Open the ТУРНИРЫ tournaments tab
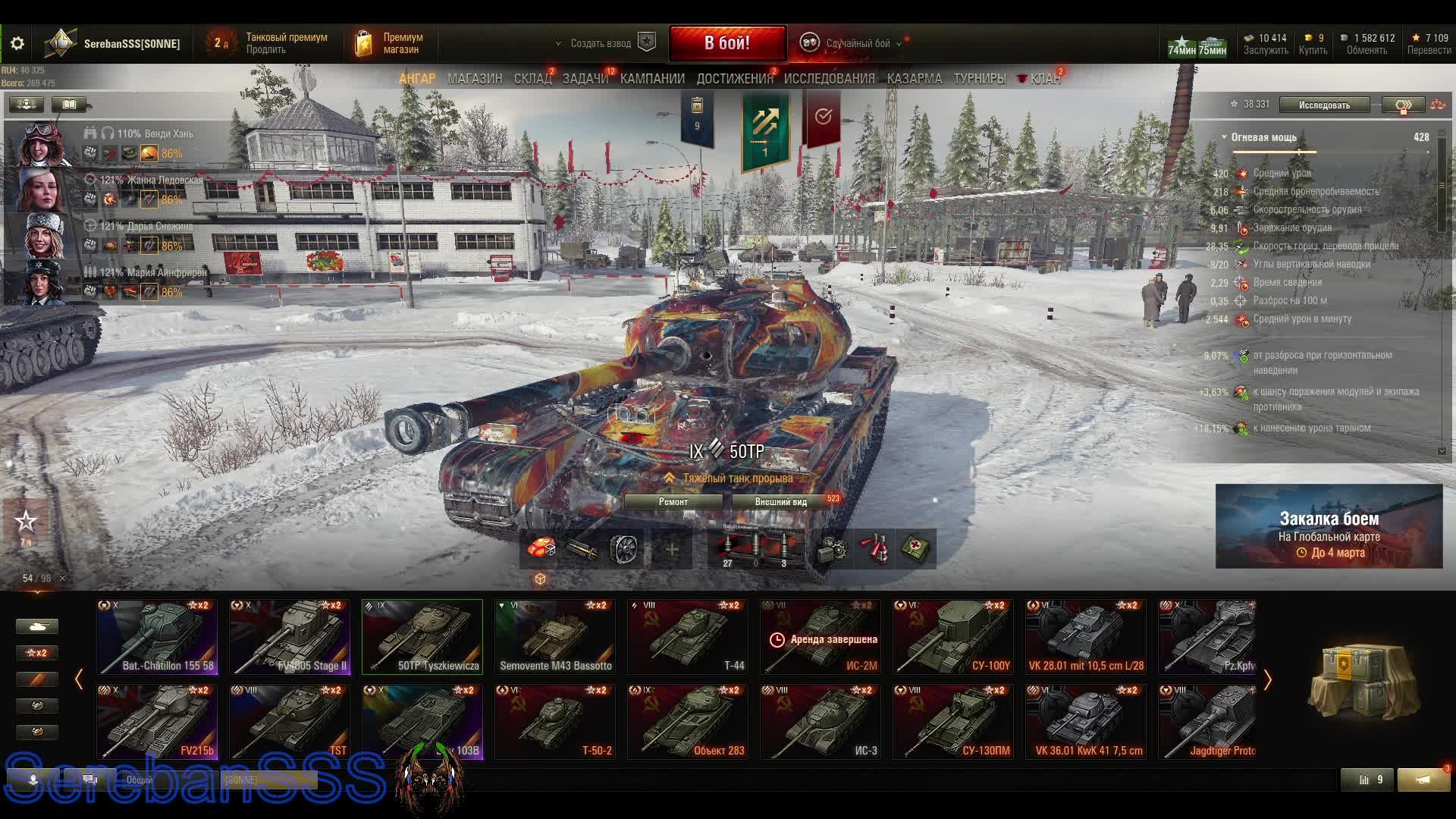 click(x=980, y=79)
